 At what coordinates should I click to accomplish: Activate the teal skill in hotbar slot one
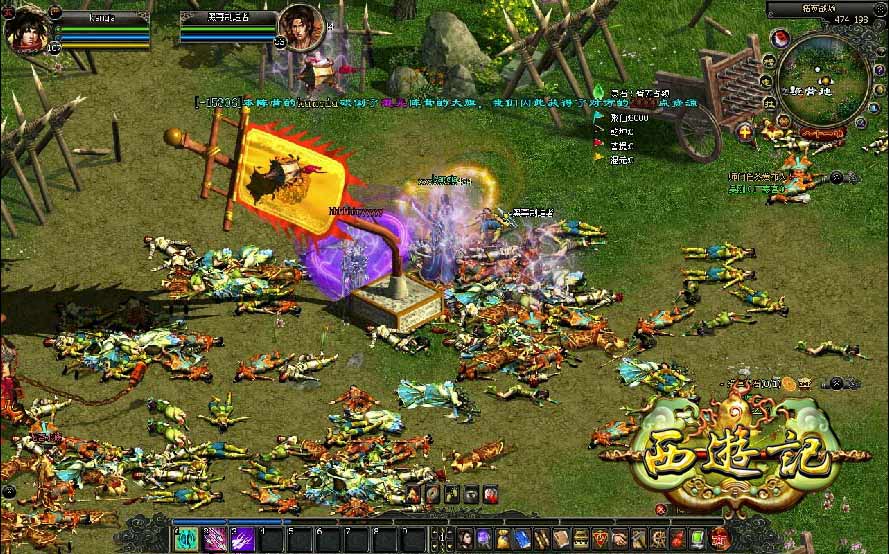[x=187, y=539]
